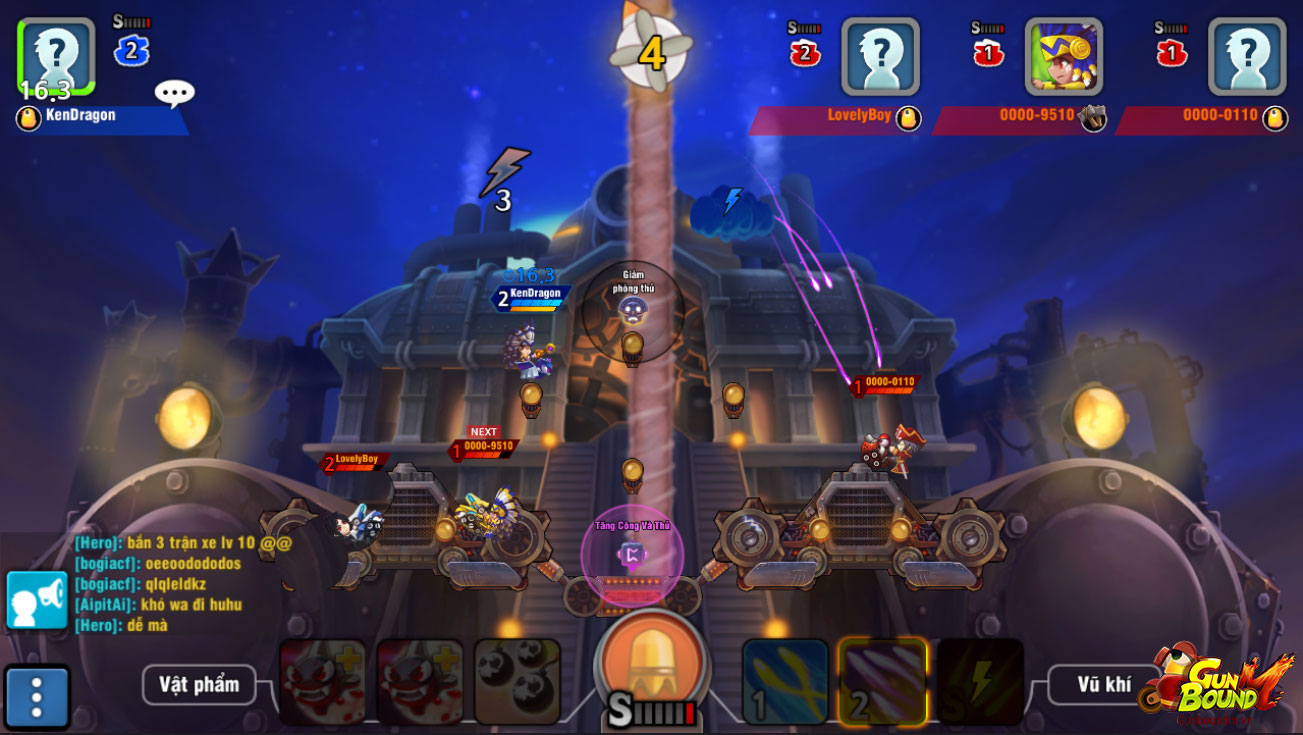
Task: Use the black bombs item
Action: (517, 682)
